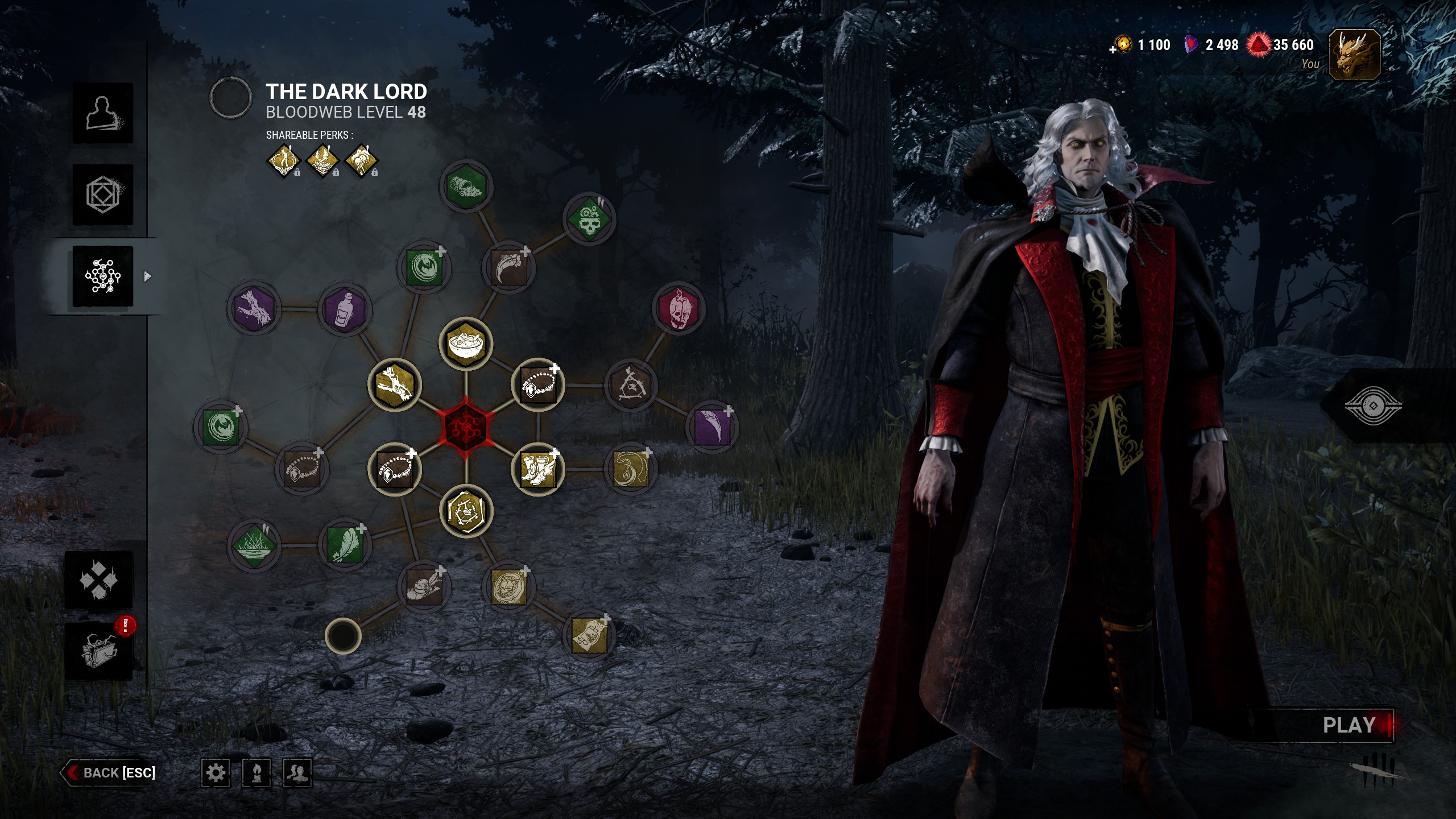Switch to the character selection tab
Image resolution: width=1456 pixels, height=819 pixels.
(x=103, y=113)
